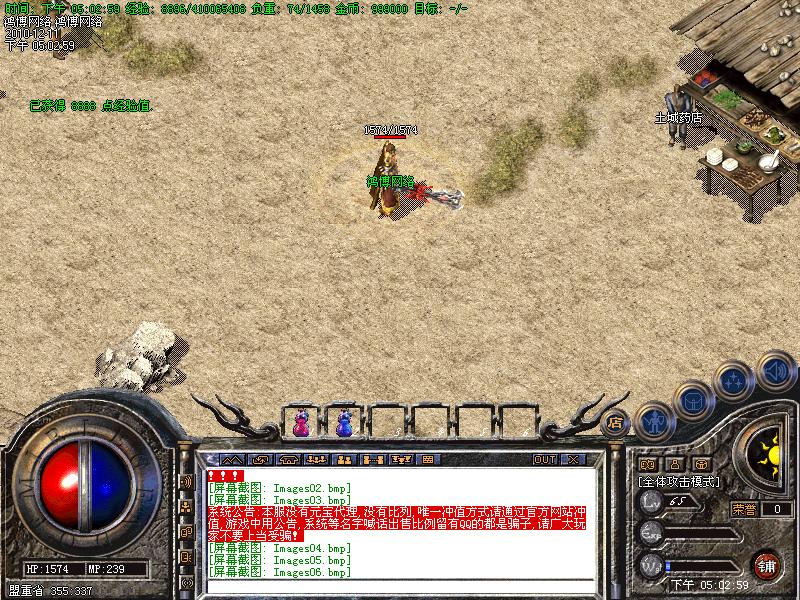This screenshot has width=800, height=600.
Task: Click the OUT button above chat
Action: 544,460
